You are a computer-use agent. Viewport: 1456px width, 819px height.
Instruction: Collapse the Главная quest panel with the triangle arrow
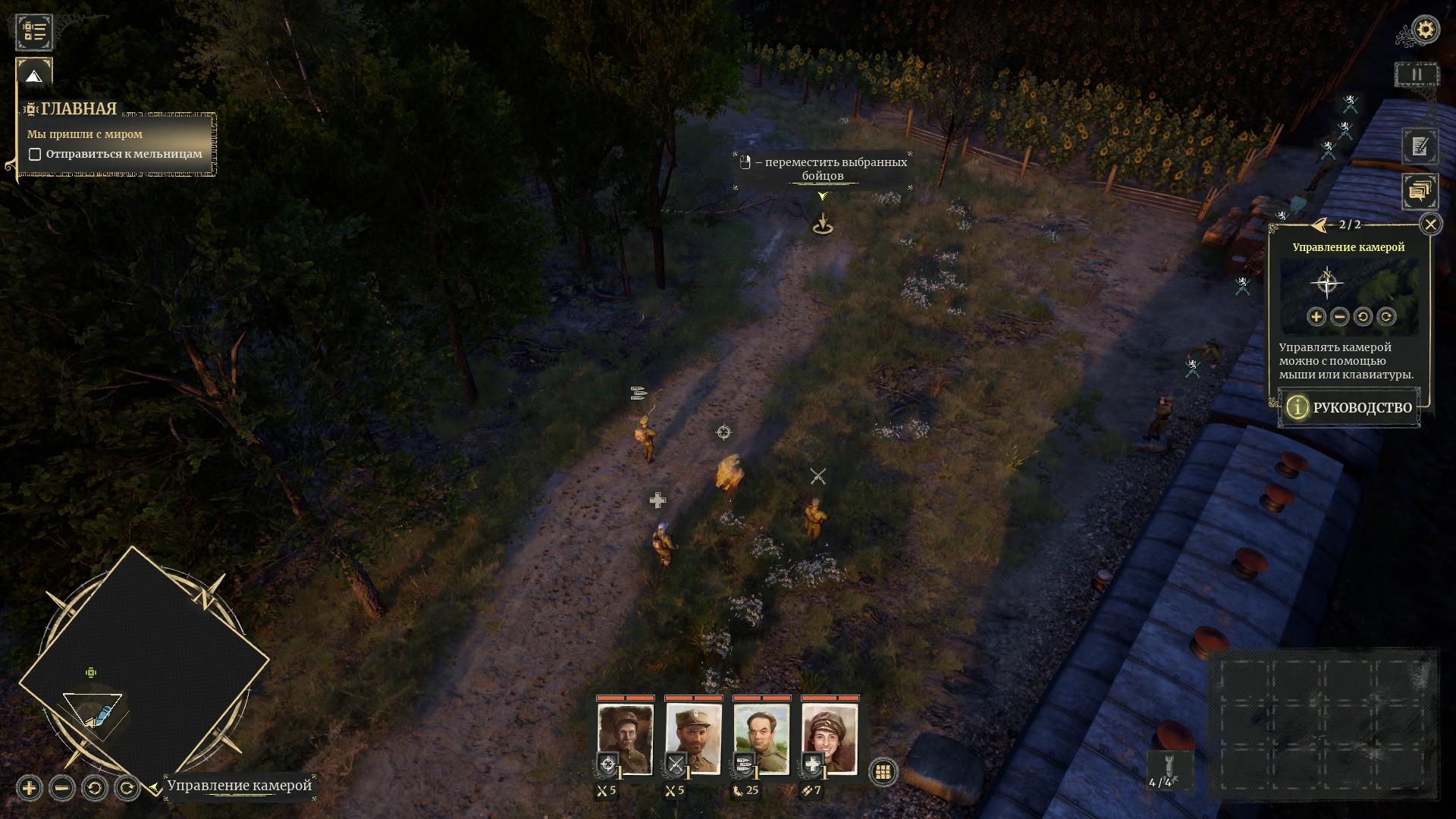click(33, 76)
